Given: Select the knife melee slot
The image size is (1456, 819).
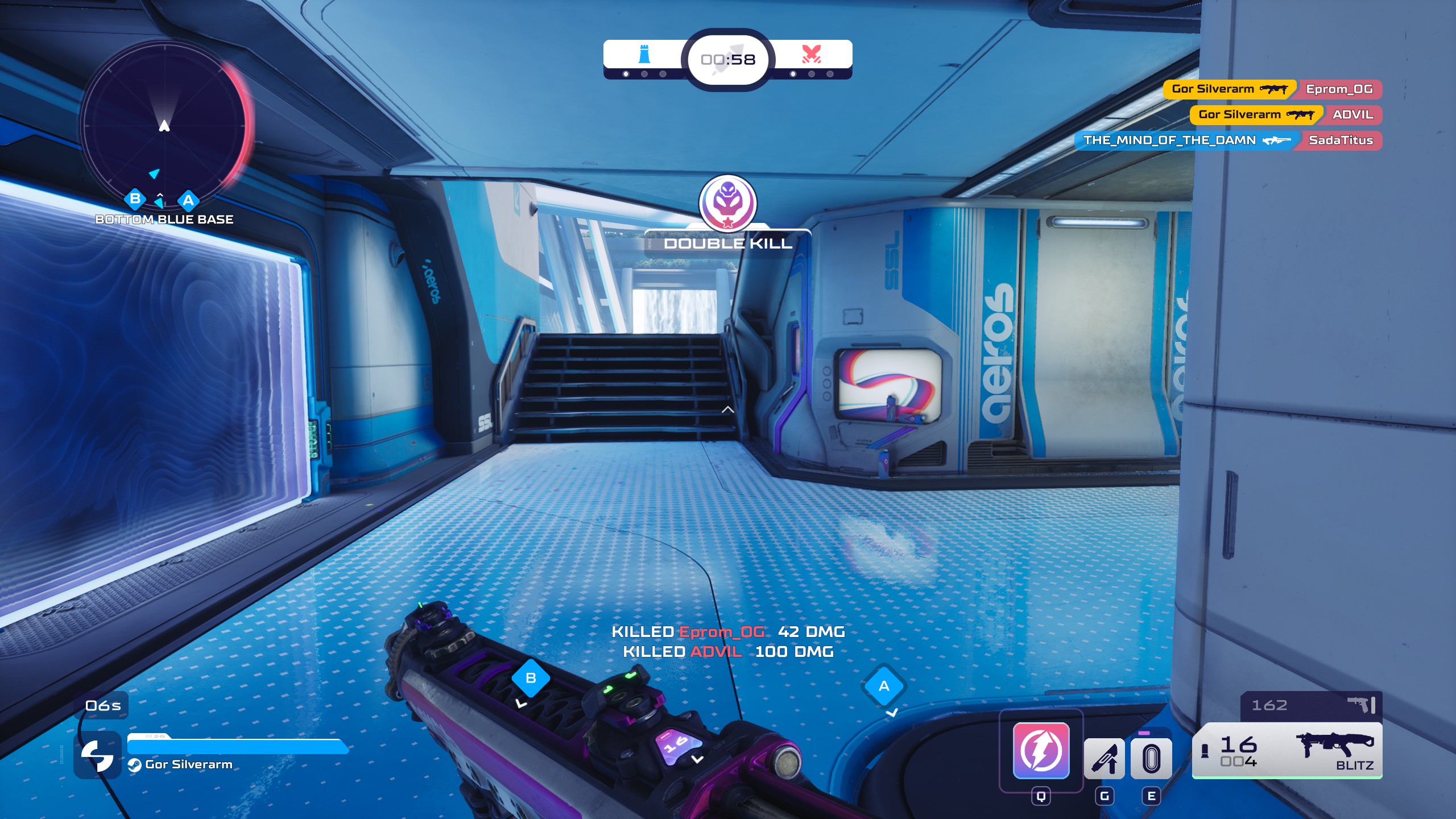Looking at the screenshot, I should click(1104, 758).
